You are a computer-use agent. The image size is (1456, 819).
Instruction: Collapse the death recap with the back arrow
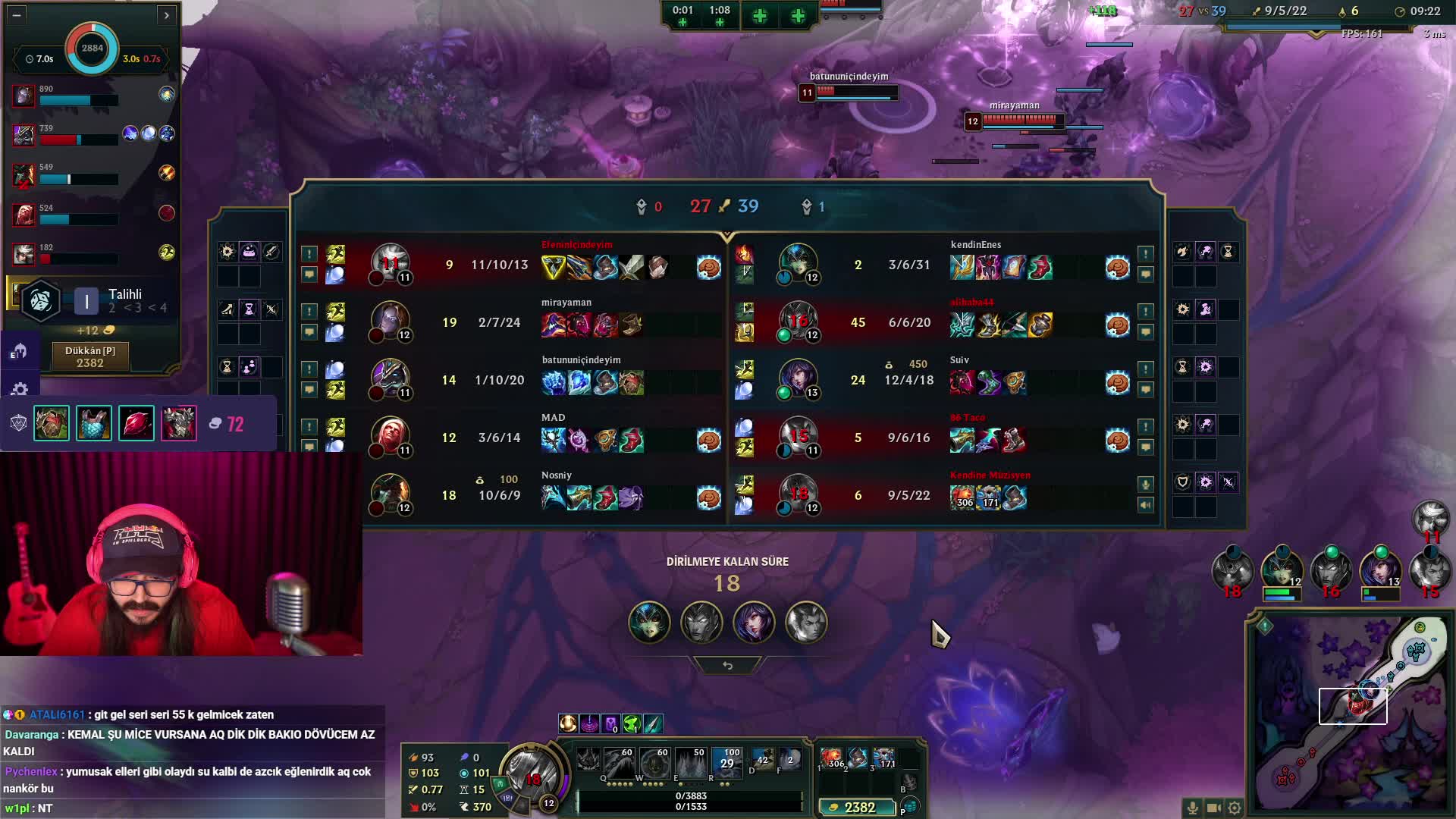click(727, 665)
